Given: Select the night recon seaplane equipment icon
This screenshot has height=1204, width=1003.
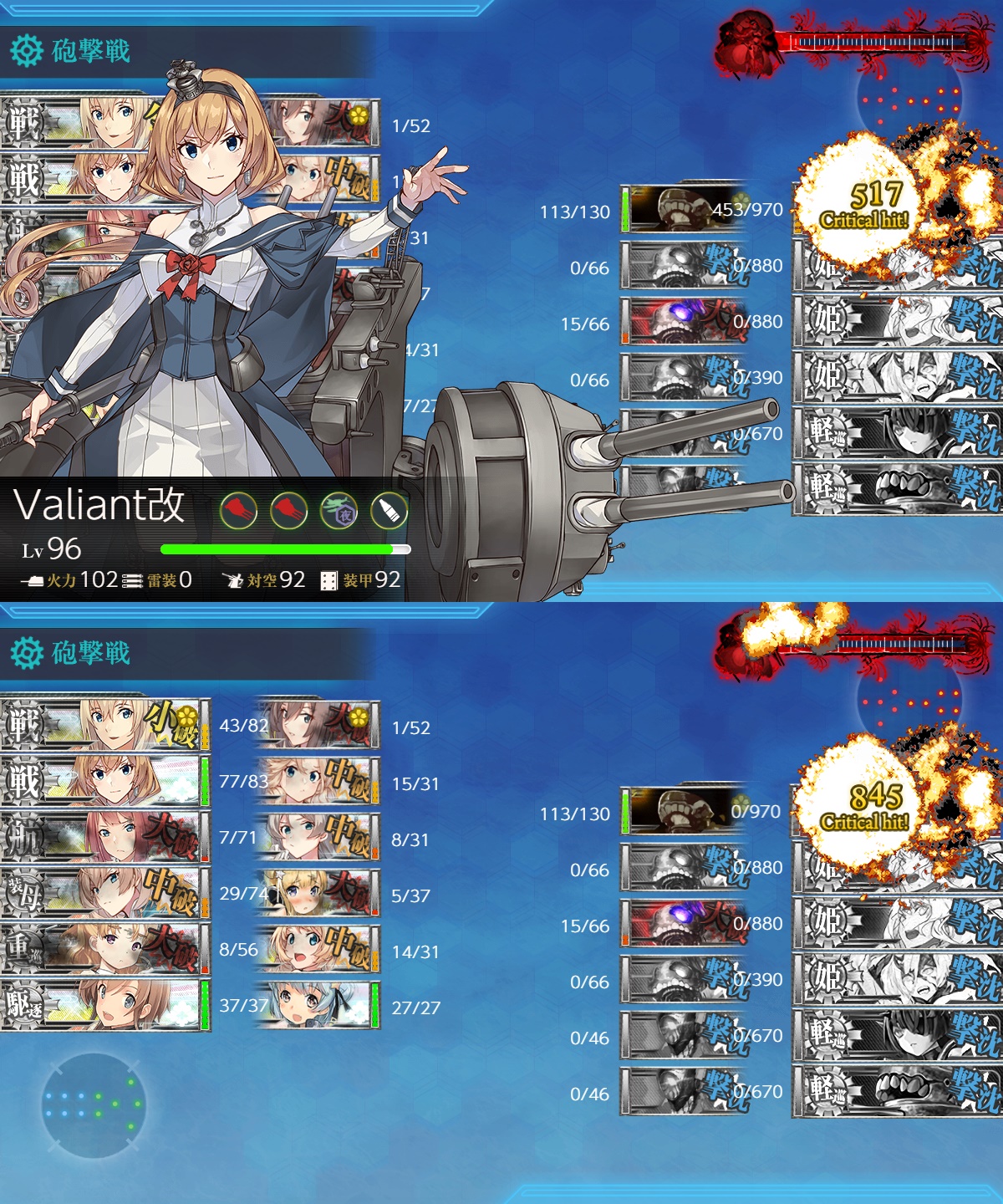Looking at the screenshot, I should coord(339,510).
